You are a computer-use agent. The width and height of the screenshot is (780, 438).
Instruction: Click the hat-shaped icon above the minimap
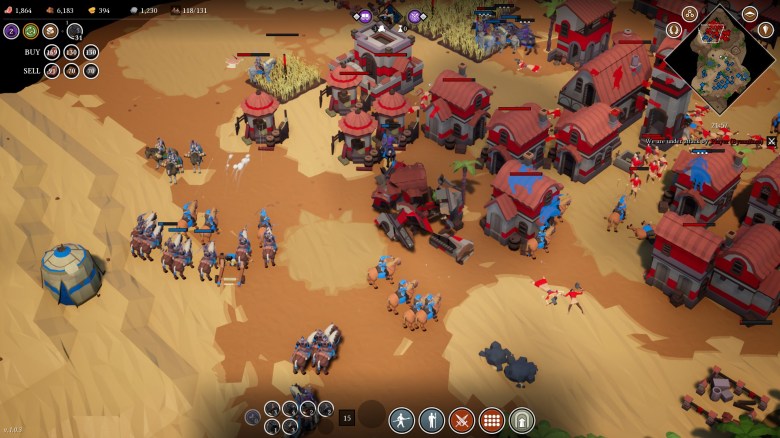coord(749,14)
